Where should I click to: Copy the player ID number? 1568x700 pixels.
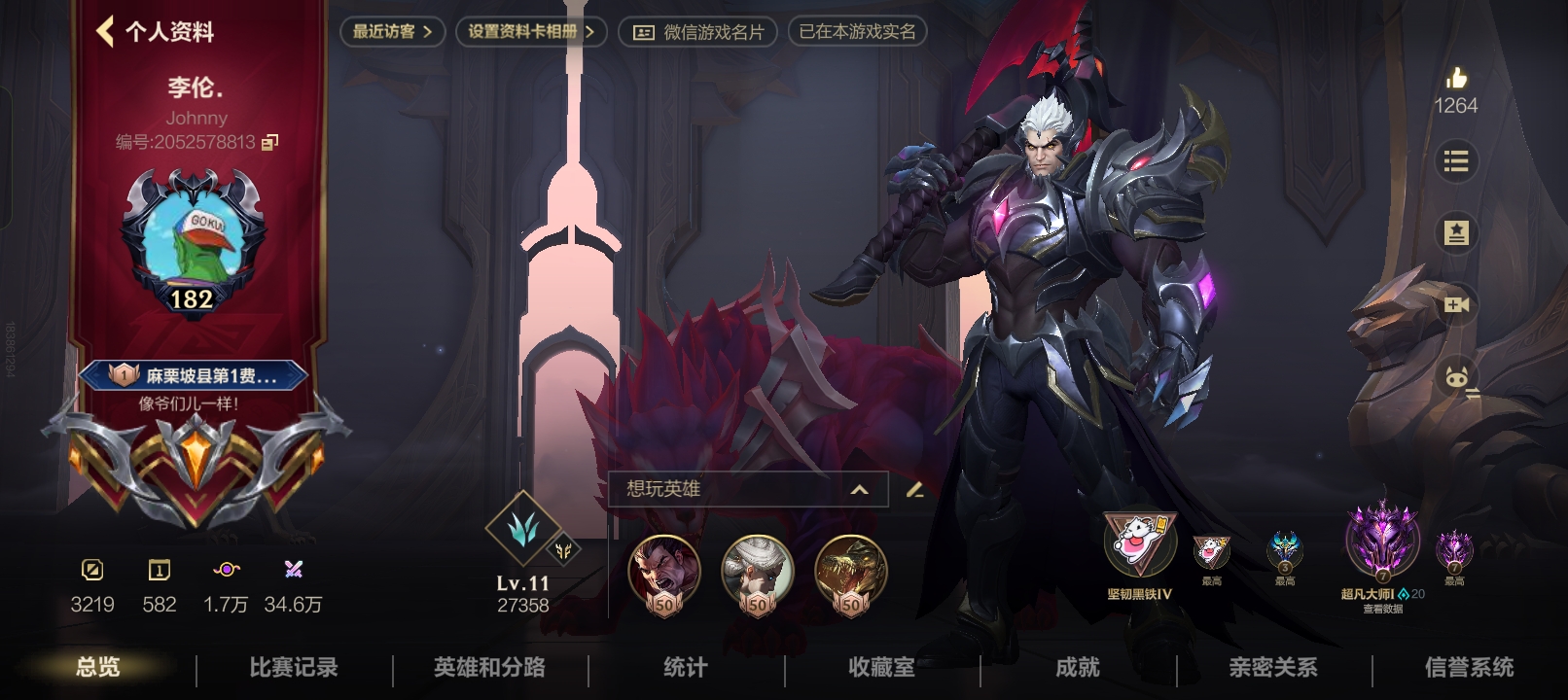[x=269, y=142]
